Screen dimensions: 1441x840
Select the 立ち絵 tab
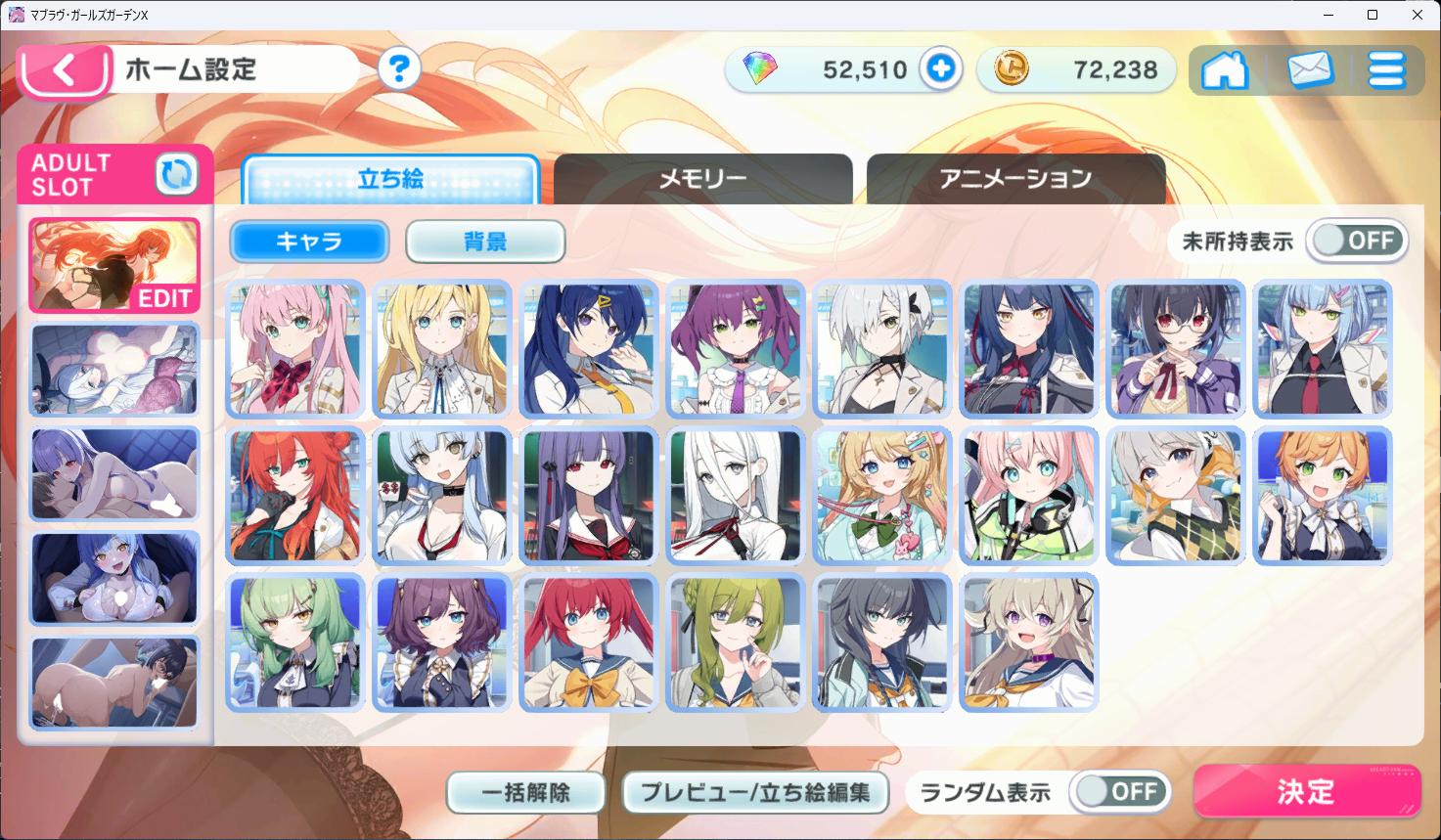click(390, 179)
